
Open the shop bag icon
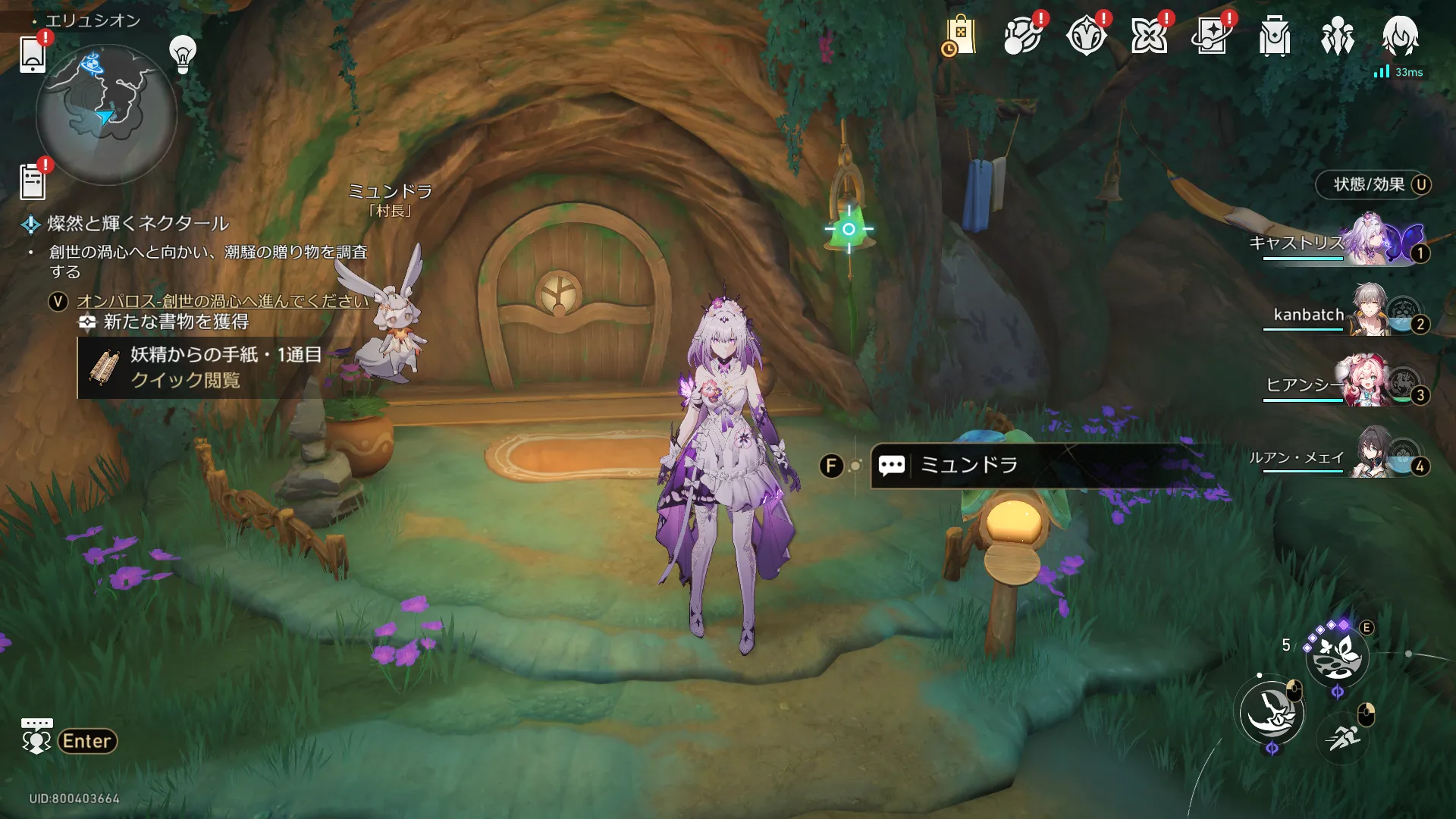(959, 36)
